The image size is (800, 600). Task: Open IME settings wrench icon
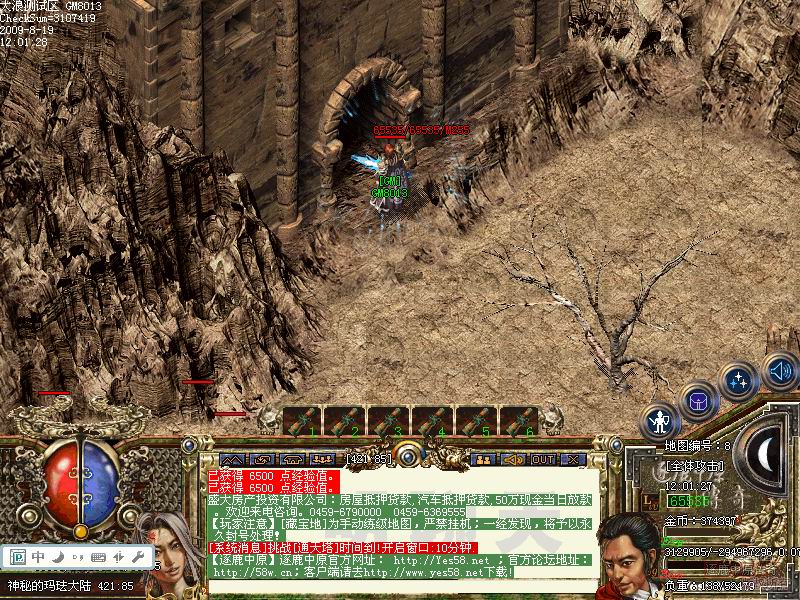coord(137,556)
